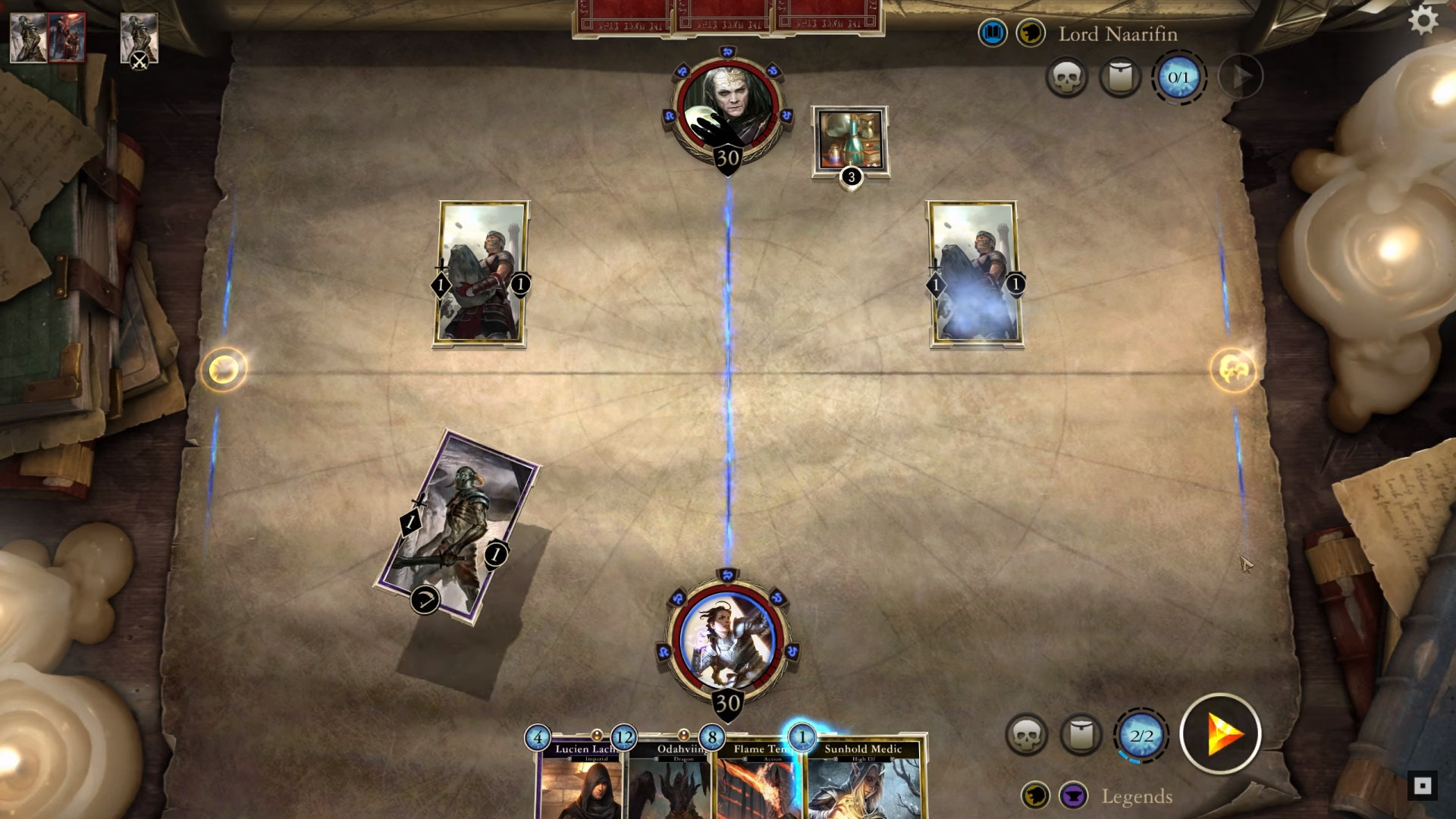This screenshot has height=819, width=1456.
Task: Open your deck pile icon
Action: (x=1081, y=734)
